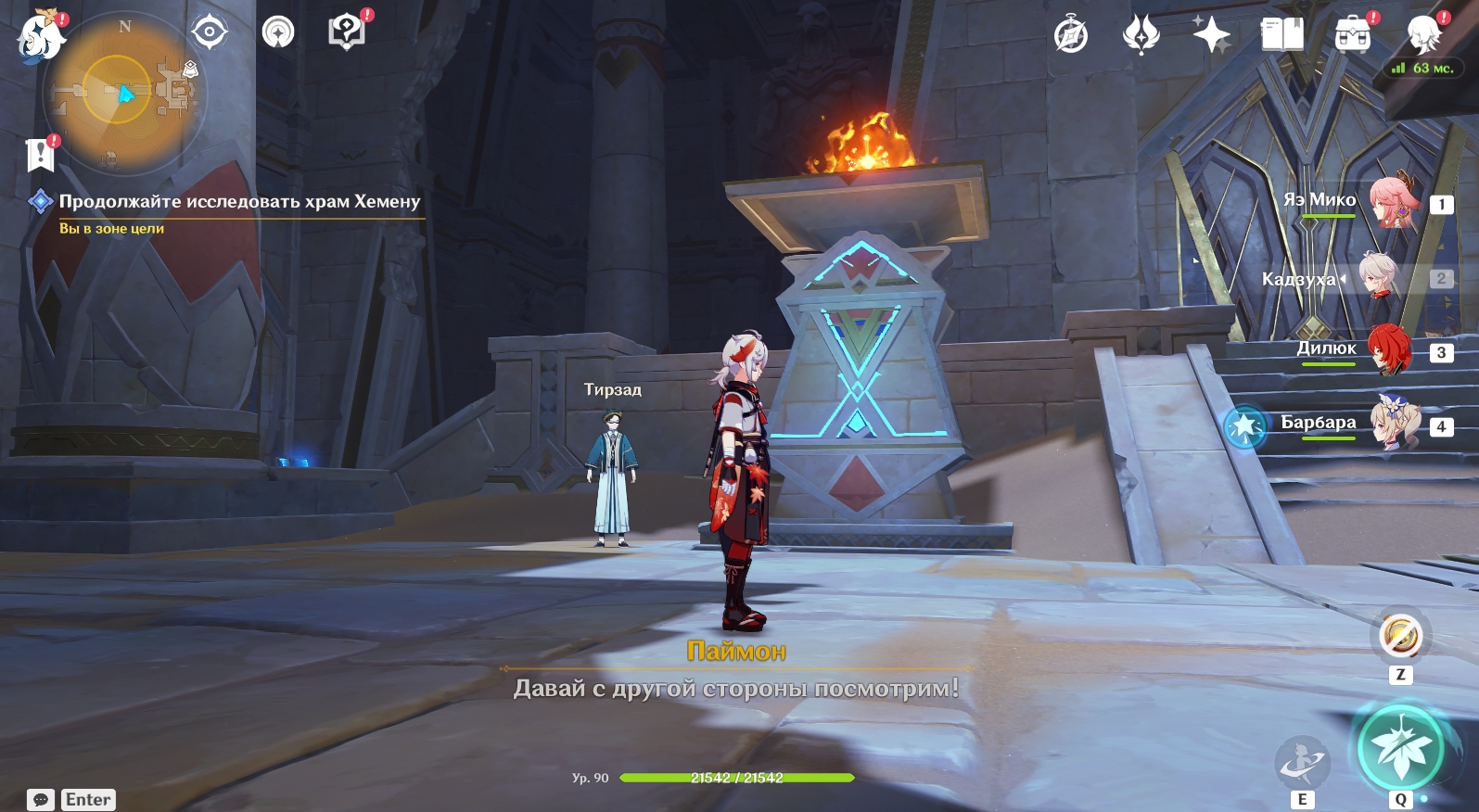Open the character profile icon

(1423, 35)
